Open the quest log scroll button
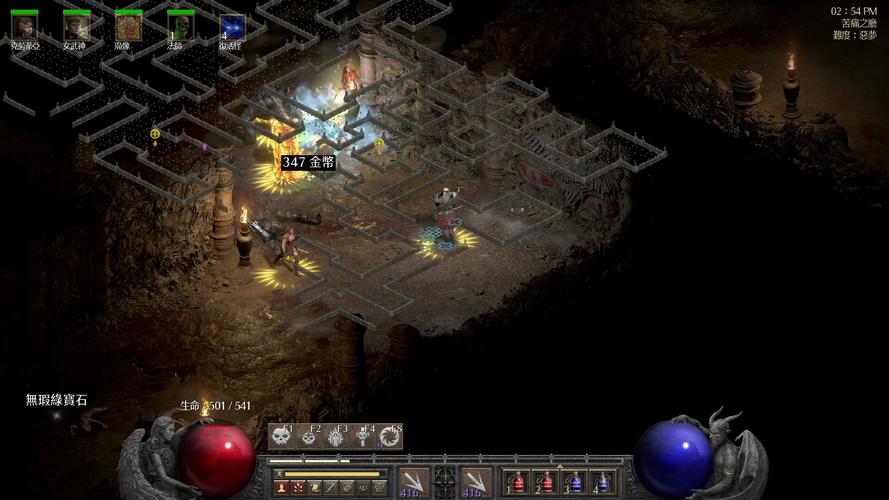This screenshot has height=500, width=889. 314,488
